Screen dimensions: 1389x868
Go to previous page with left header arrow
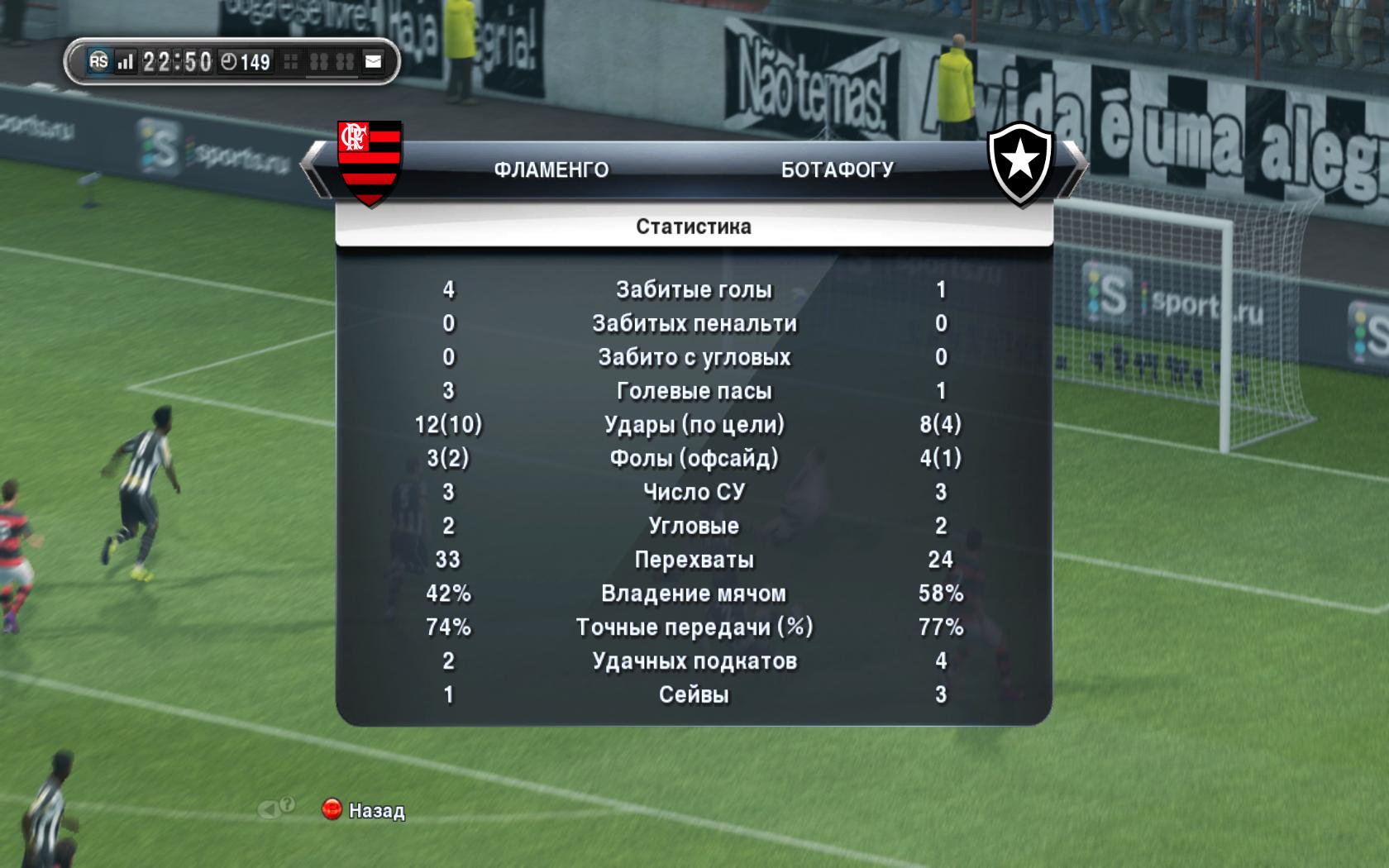point(314,169)
